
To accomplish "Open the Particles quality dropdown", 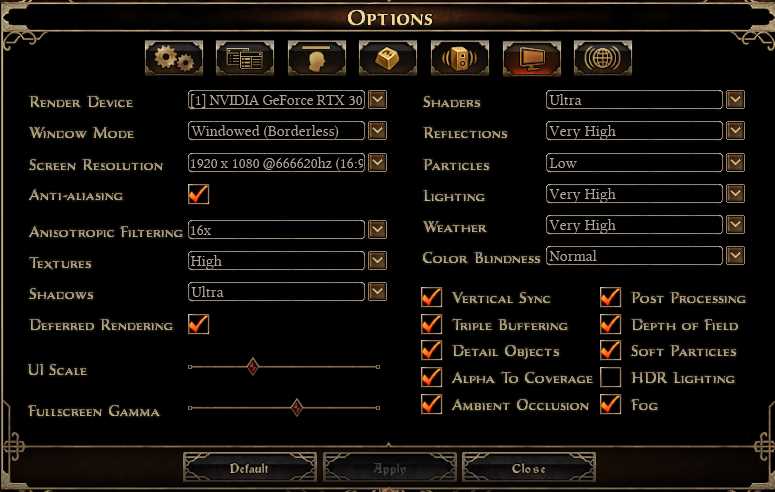I will [735, 162].
